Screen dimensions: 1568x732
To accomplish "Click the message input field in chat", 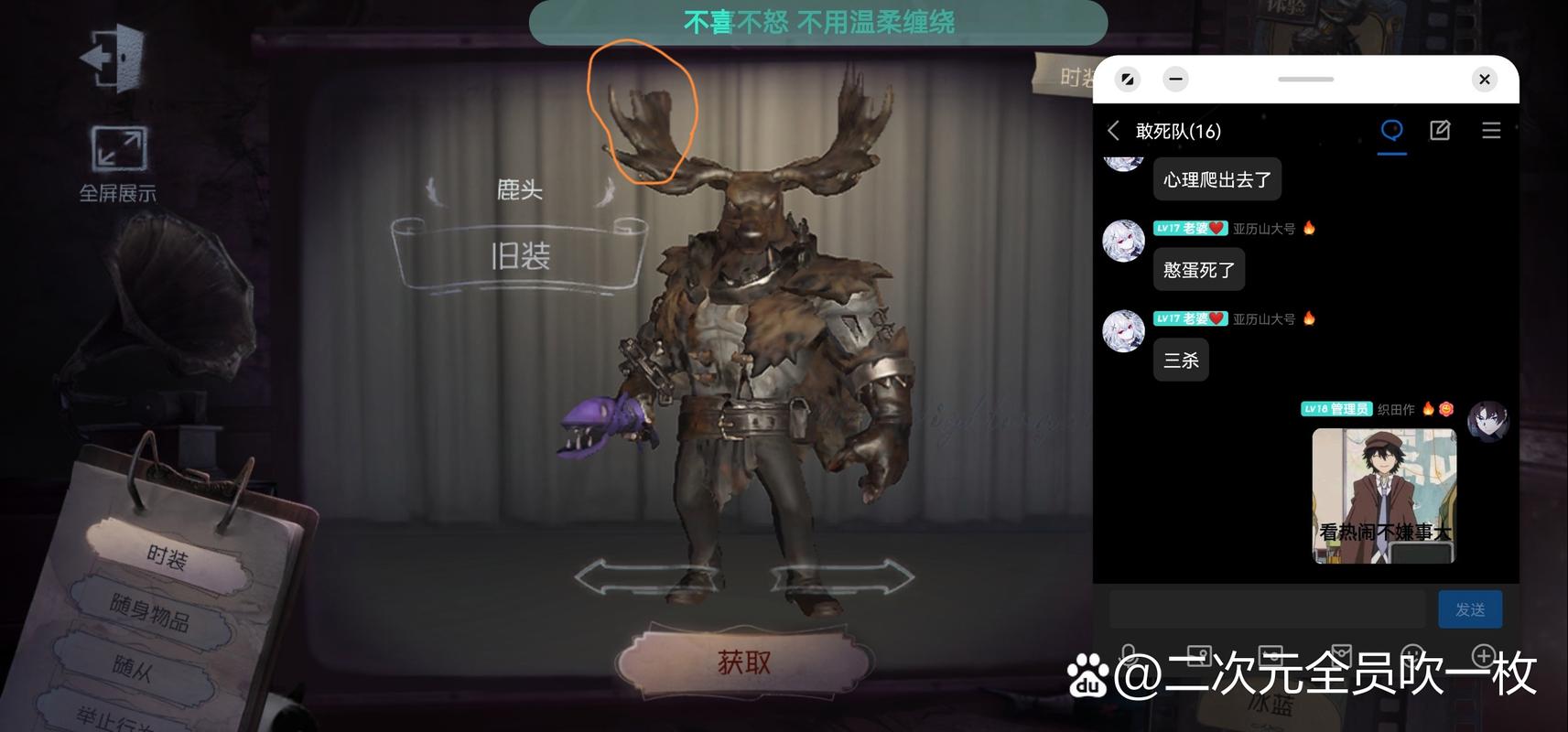I will click(x=1268, y=608).
